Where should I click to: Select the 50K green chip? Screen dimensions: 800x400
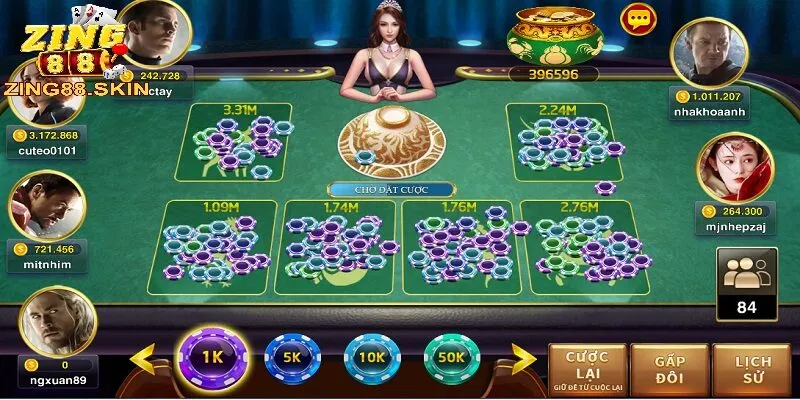452,358
